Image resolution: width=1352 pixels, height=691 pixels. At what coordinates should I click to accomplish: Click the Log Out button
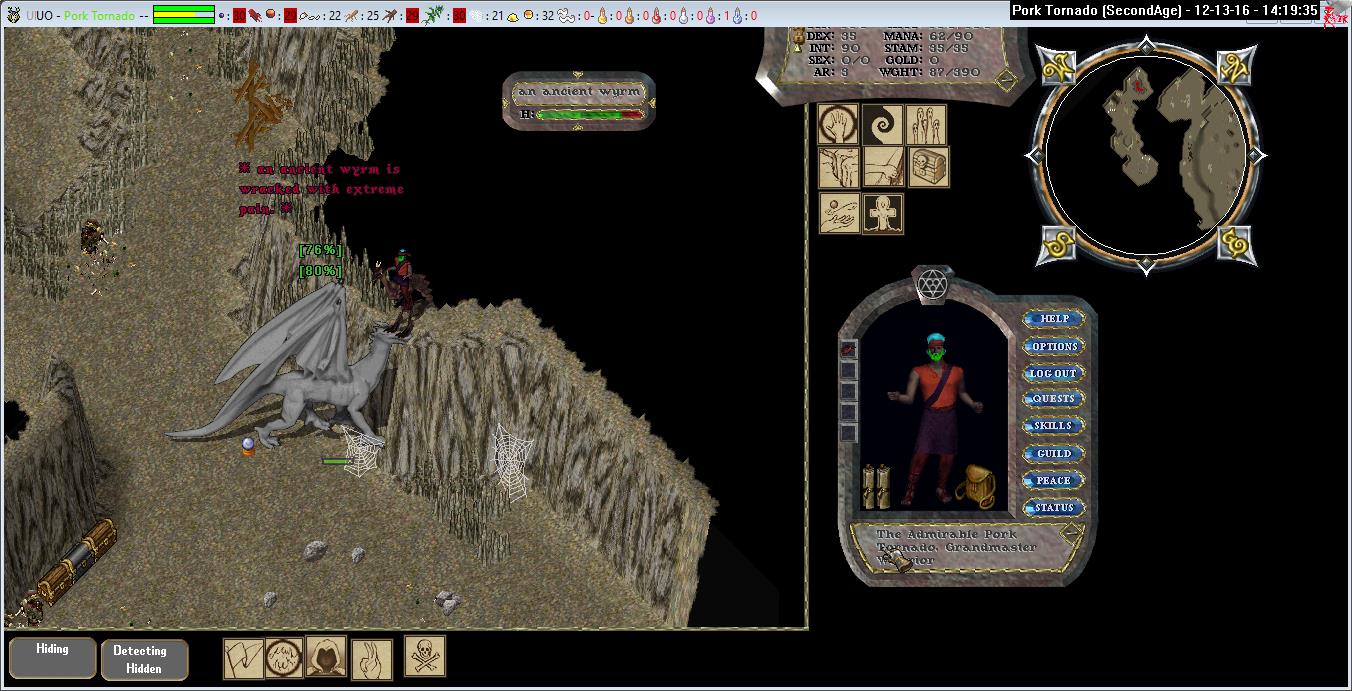(x=1054, y=373)
